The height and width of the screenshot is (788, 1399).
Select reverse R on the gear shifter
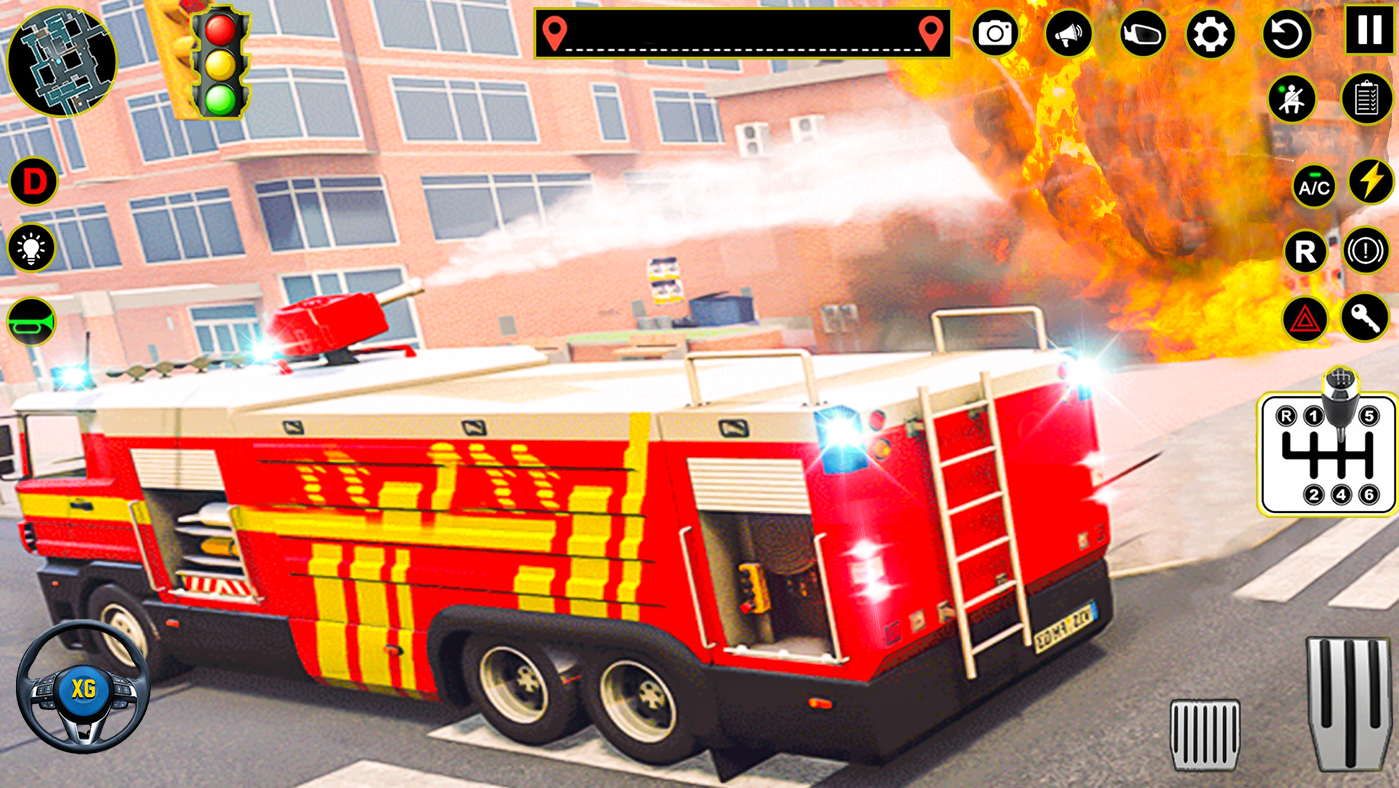[x=1286, y=415]
